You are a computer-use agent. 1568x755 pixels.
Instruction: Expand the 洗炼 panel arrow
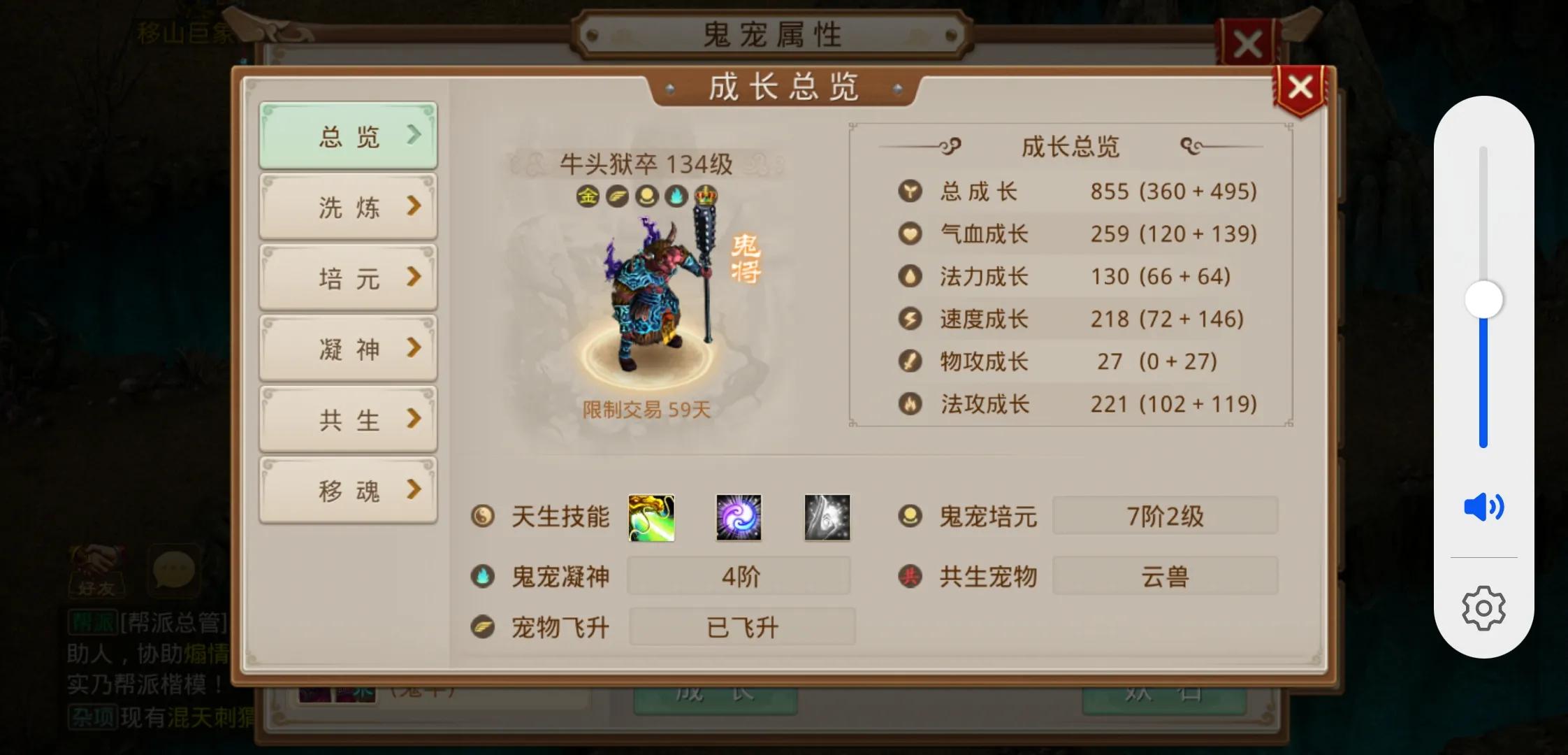[415, 206]
